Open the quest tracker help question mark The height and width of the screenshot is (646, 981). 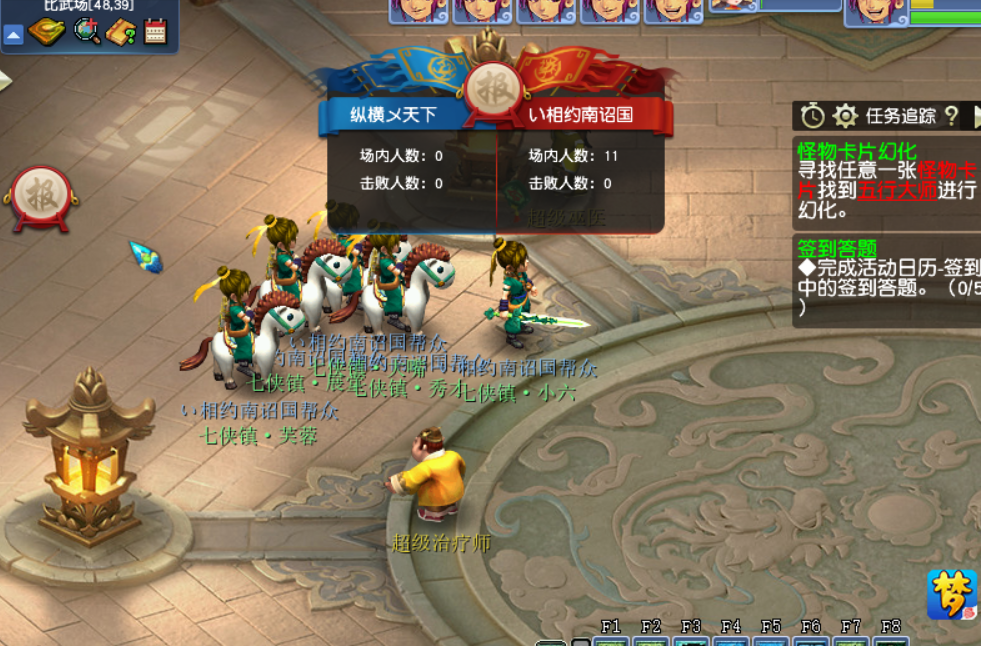click(951, 116)
